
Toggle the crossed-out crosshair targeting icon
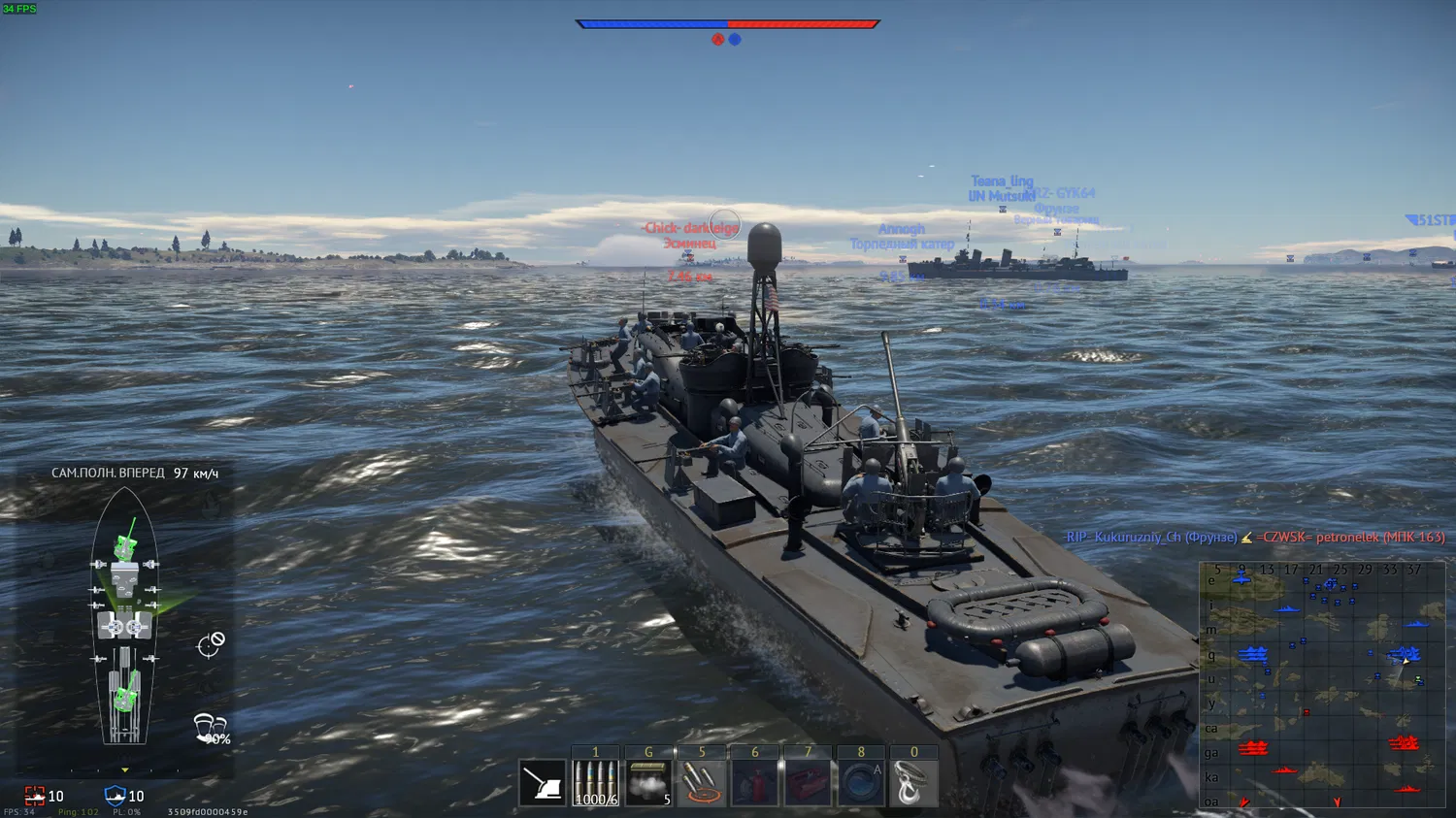[211, 644]
